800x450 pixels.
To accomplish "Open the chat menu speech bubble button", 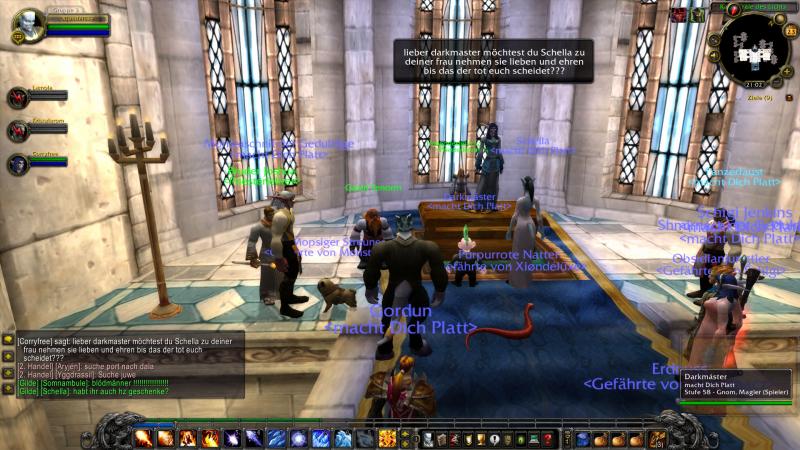I will pyautogui.click(x=7, y=340).
